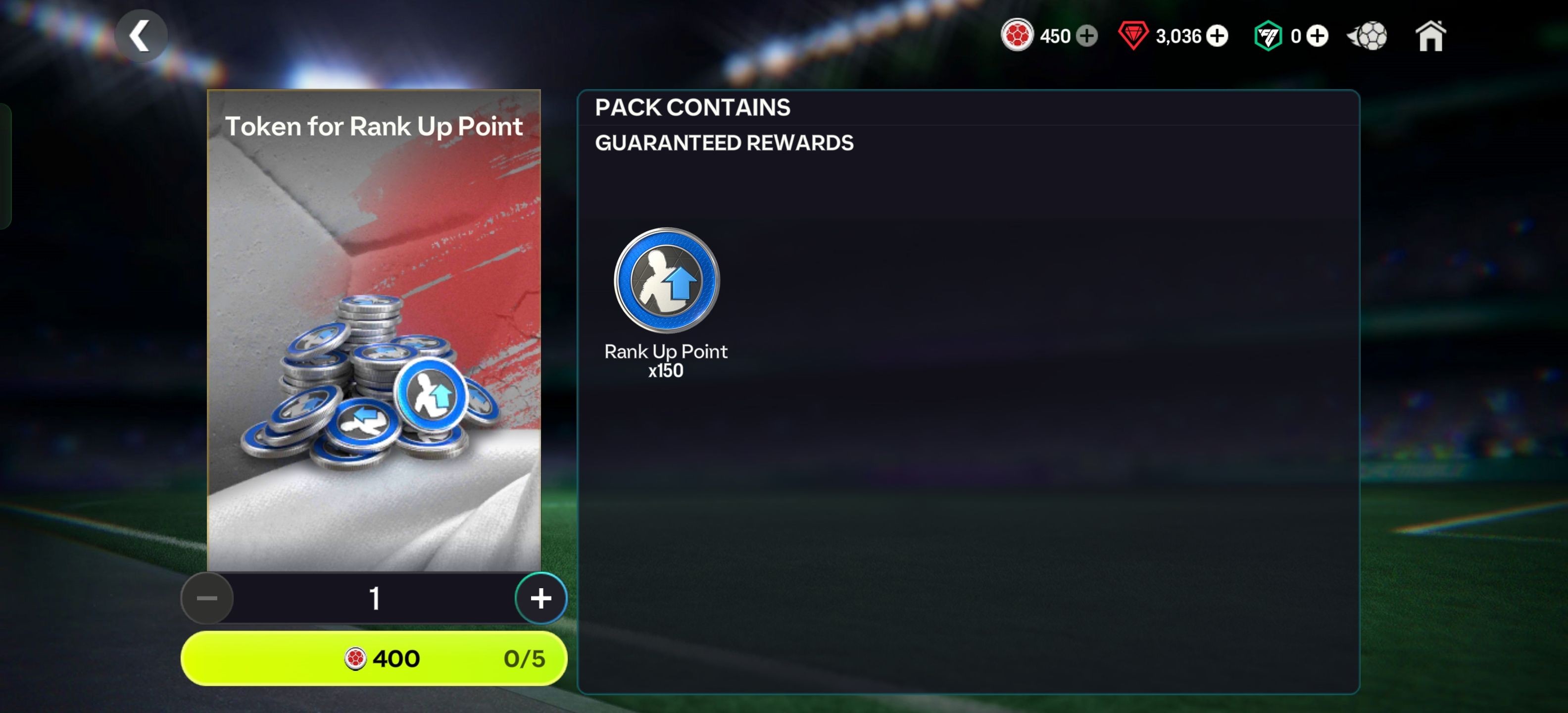Go back using the arrow button
This screenshot has height=713, width=1568.
(x=141, y=36)
